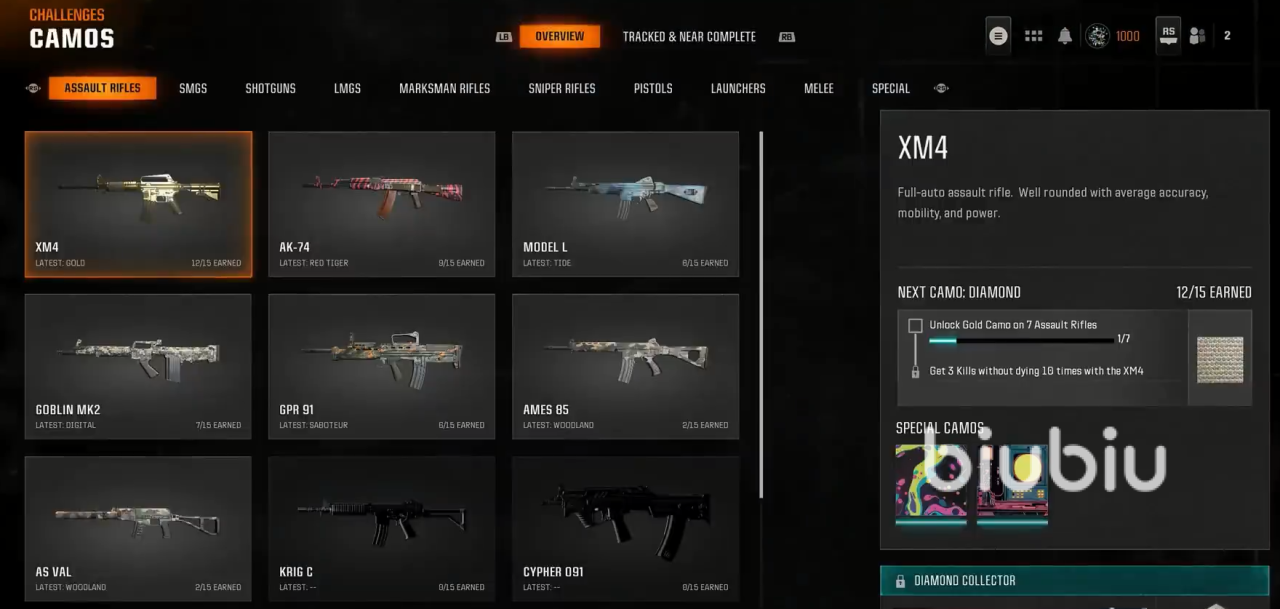Open the notifications bell icon

(x=1065, y=36)
